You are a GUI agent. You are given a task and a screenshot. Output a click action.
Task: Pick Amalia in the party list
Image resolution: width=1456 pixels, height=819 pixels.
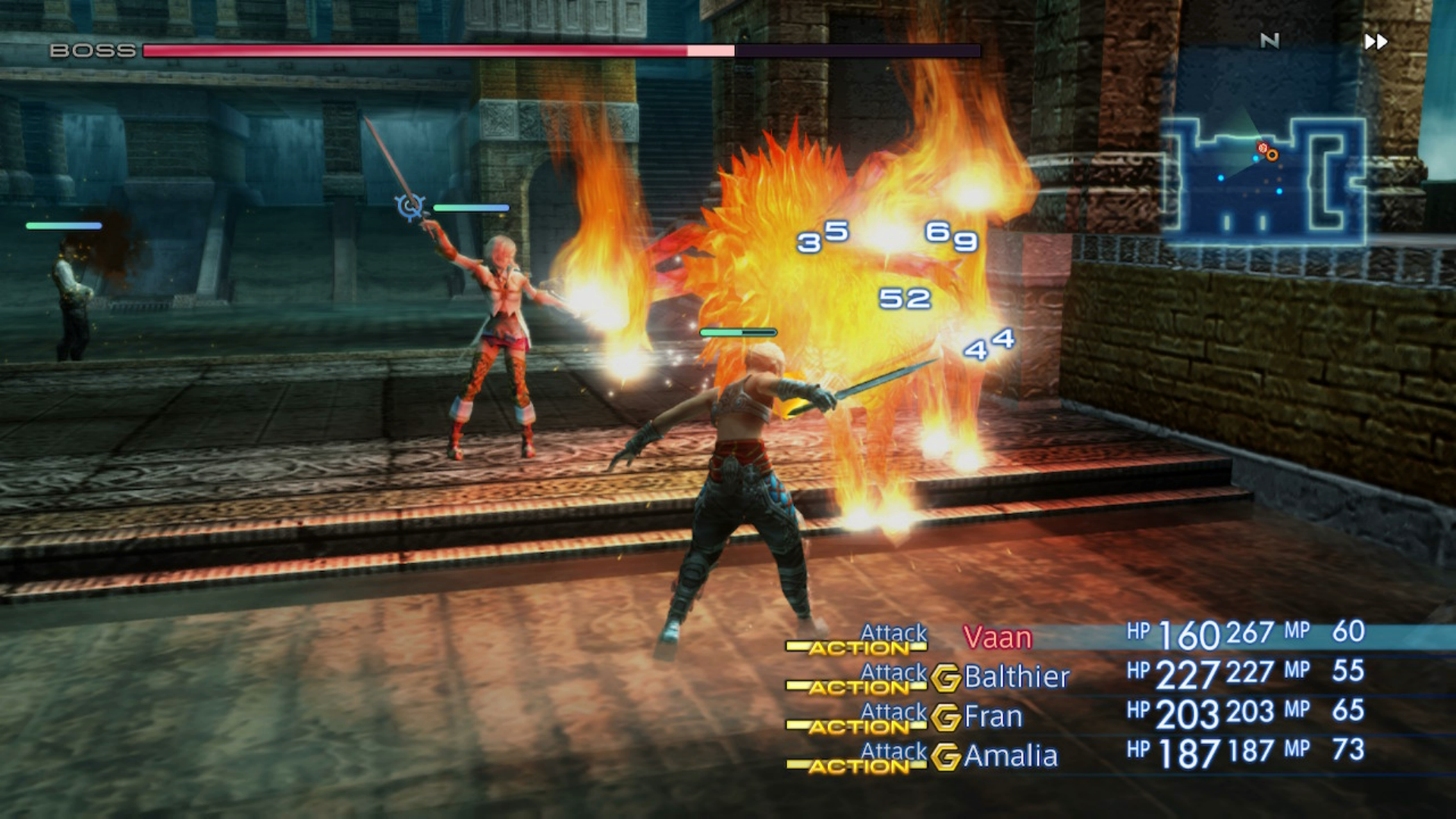pyautogui.click(x=1010, y=756)
